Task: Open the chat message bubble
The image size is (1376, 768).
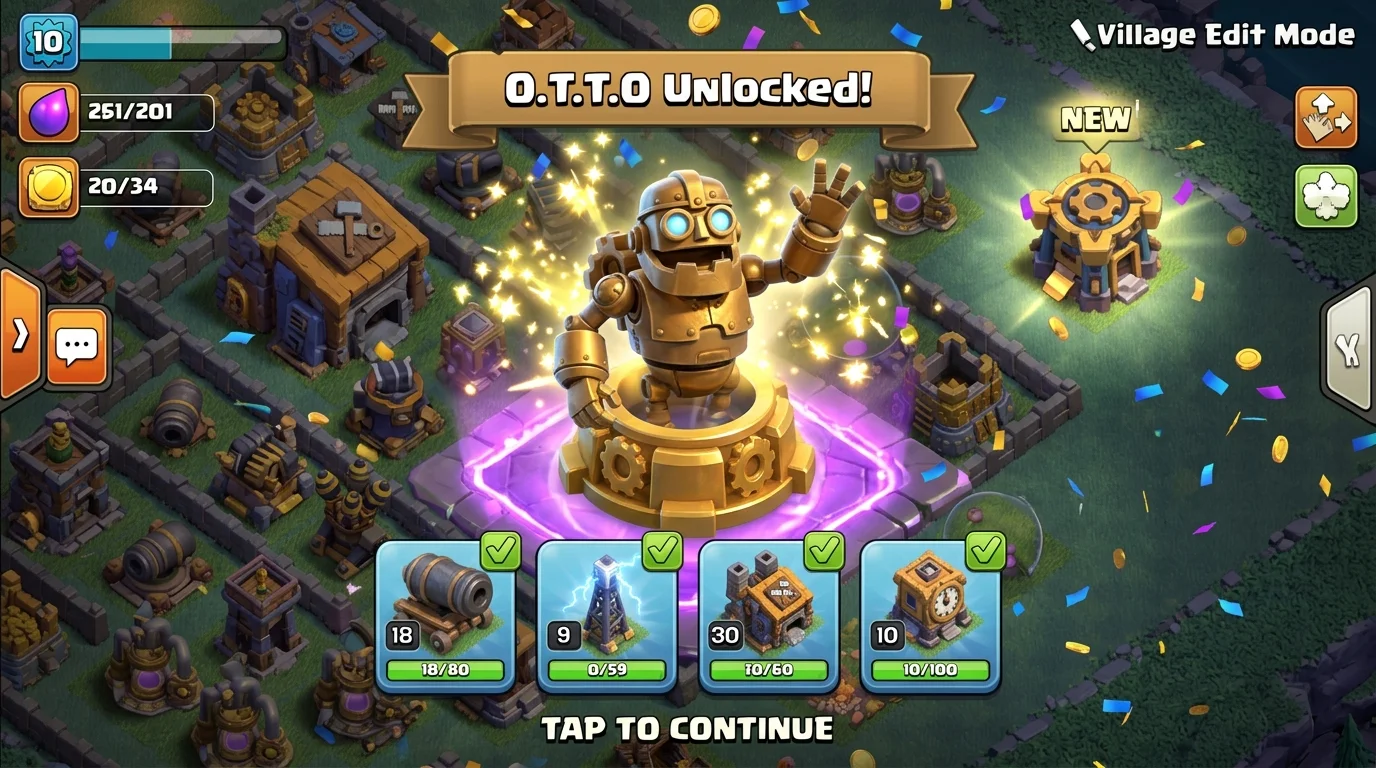Action: point(76,348)
